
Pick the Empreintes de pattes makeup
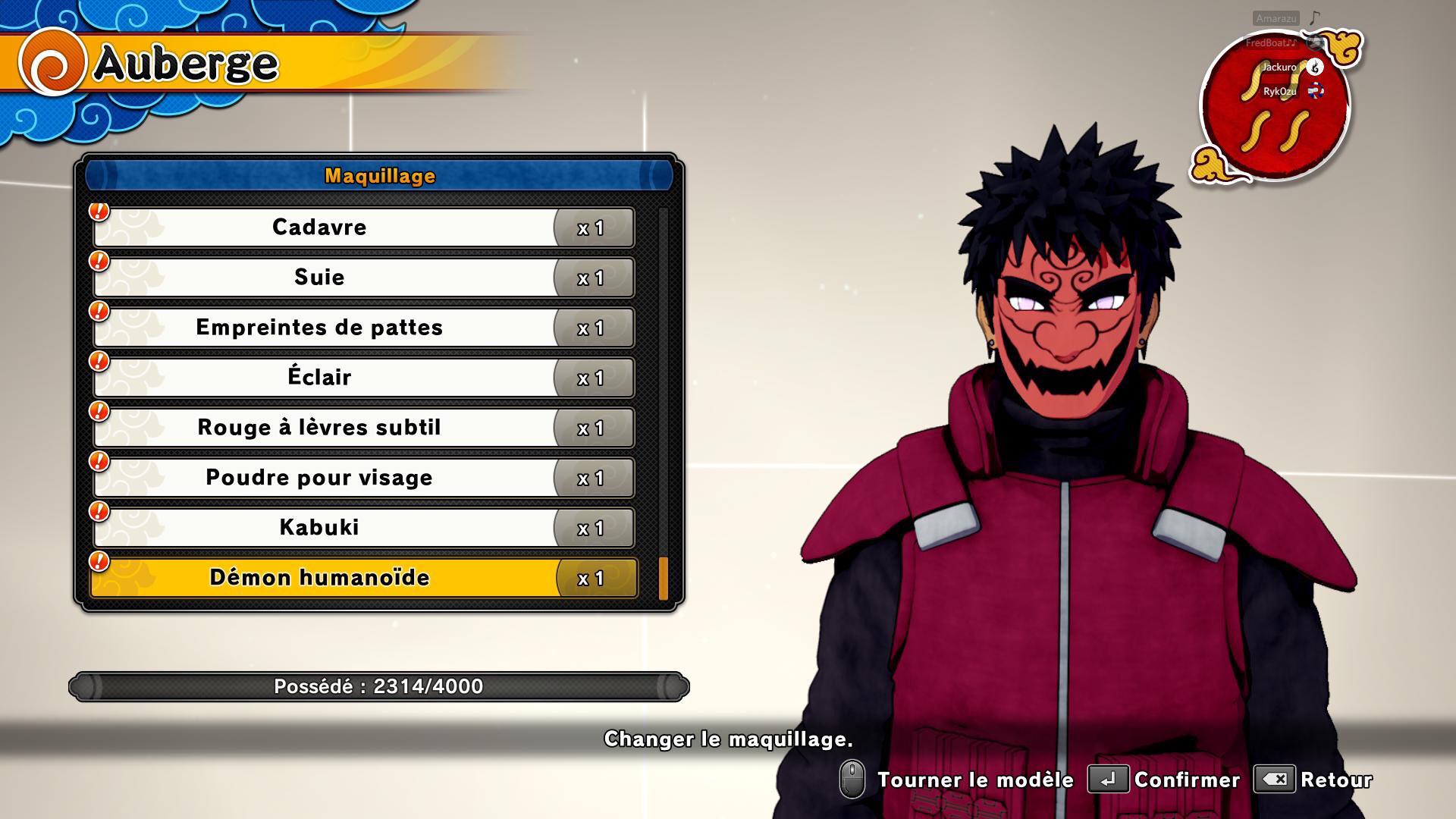(x=319, y=328)
